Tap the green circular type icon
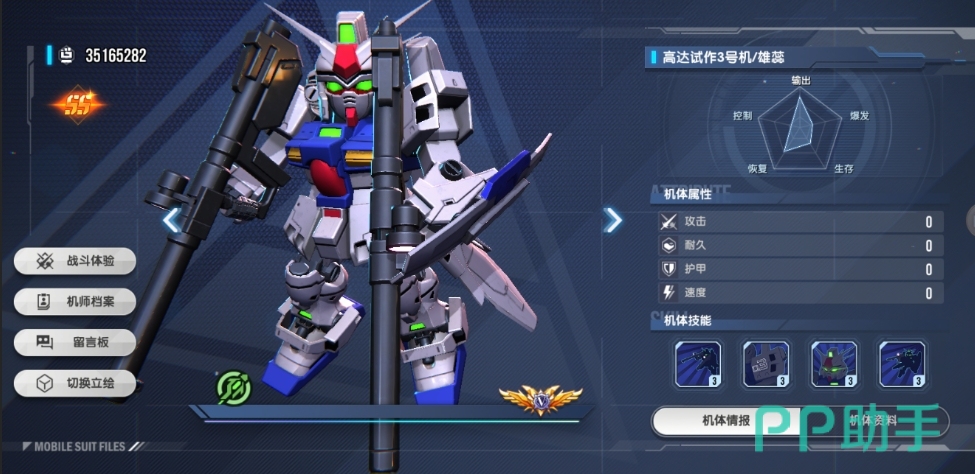975x474 pixels. click(x=232, y=388)
